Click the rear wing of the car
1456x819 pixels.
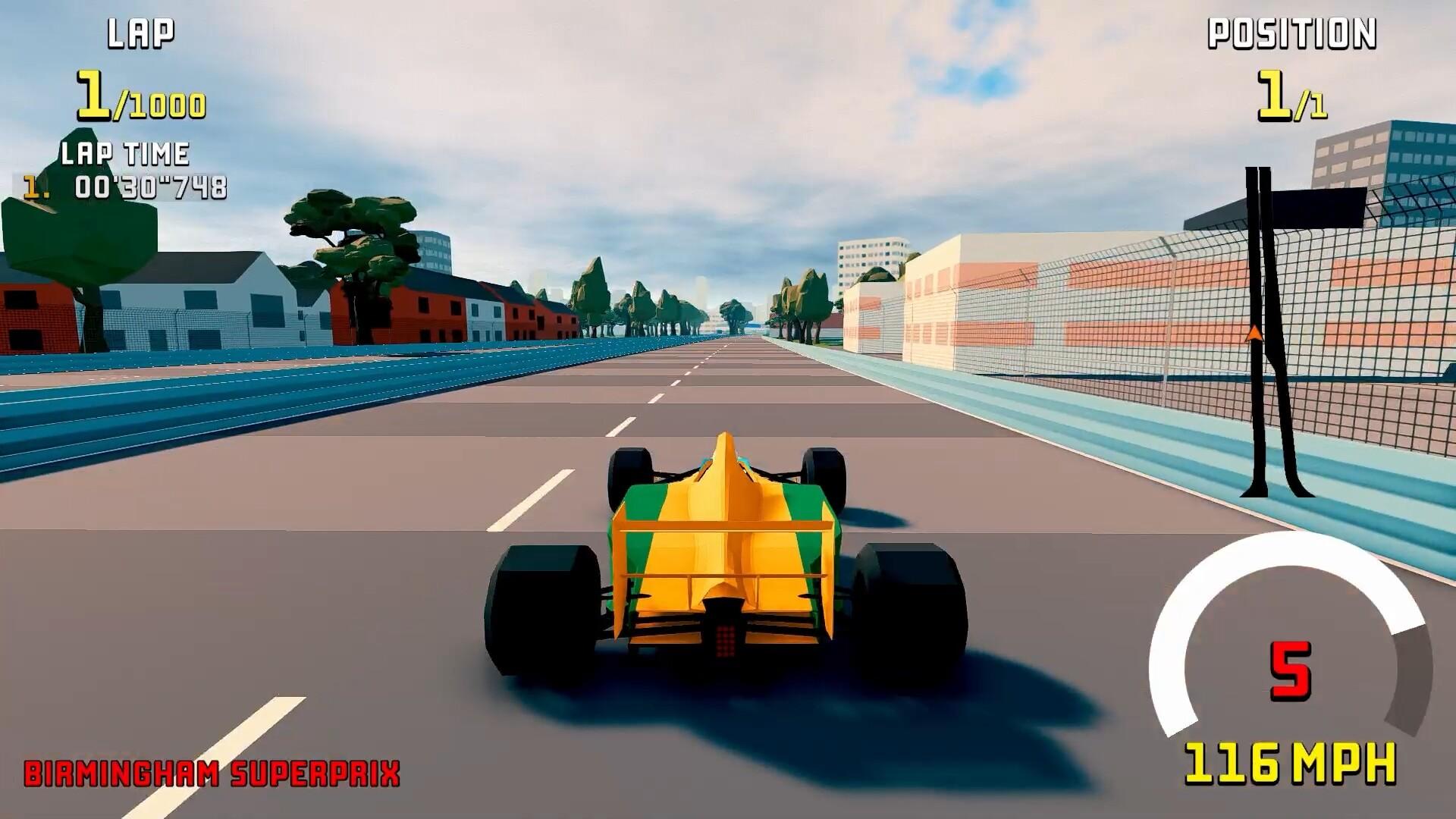[x=724, y=523]
